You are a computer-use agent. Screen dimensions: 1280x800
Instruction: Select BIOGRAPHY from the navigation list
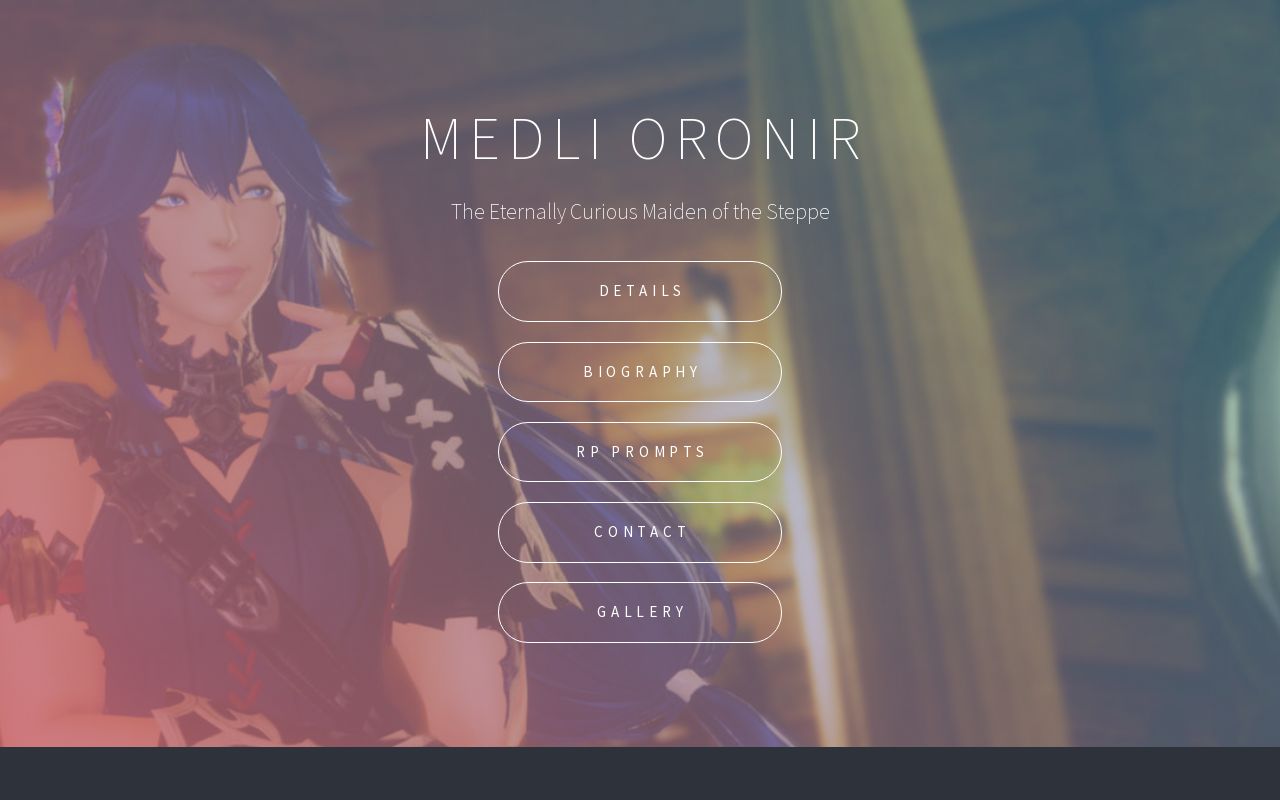640,371
